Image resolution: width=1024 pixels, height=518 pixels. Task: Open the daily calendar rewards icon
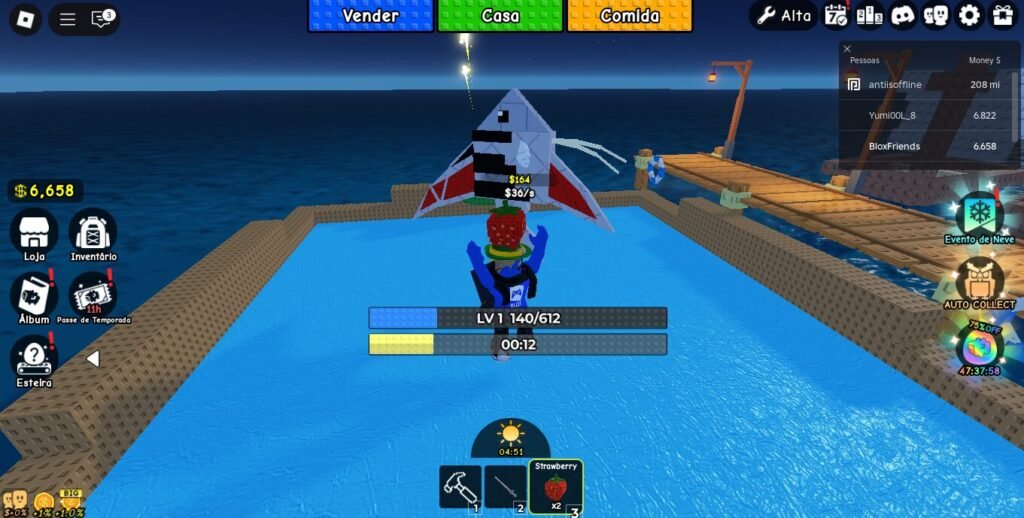[836, 15]
